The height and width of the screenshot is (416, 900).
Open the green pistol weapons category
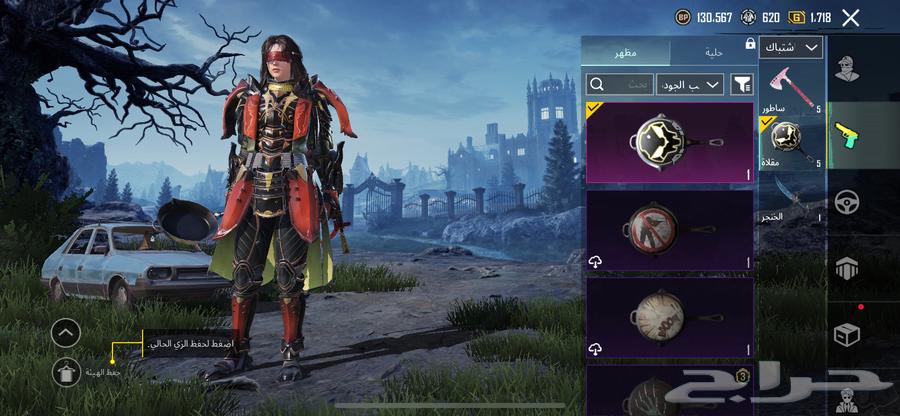point(849,133)
